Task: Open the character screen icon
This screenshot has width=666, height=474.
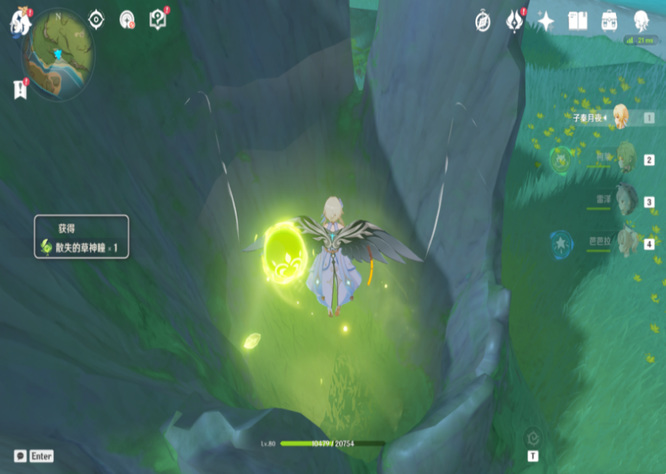Action: tap(641, 21)
